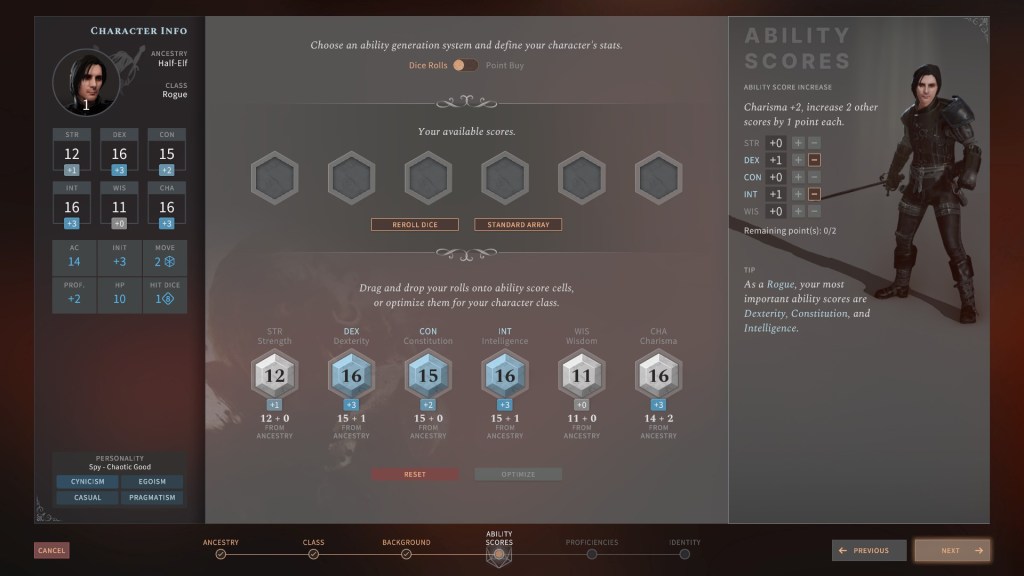Choose the Wisdom score hexagon showing 11
This screenshot has width=1024, height=576.
click(582, 376)
